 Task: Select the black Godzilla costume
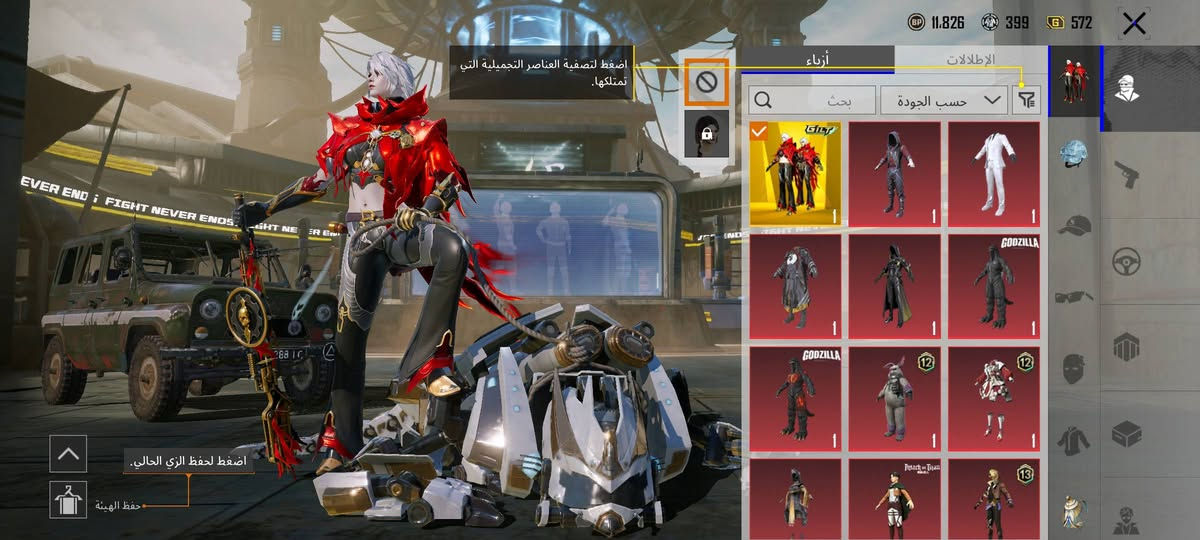pos(993,282)
